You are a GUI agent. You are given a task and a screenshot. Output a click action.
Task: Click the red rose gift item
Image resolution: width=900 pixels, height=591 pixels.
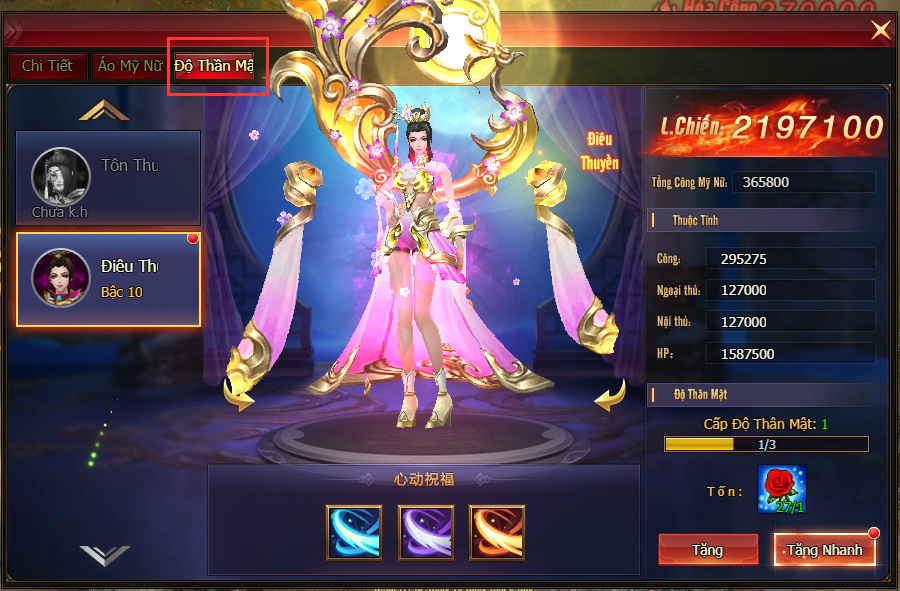coord(781,490)
